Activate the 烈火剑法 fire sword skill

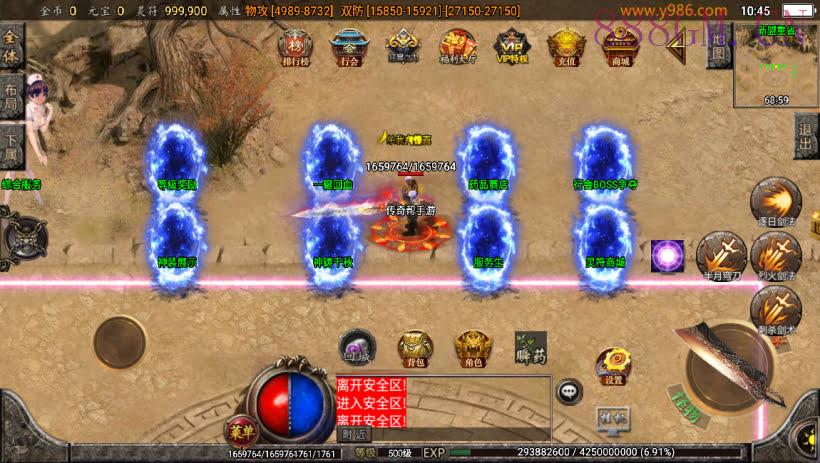click(x=775, y=255)
